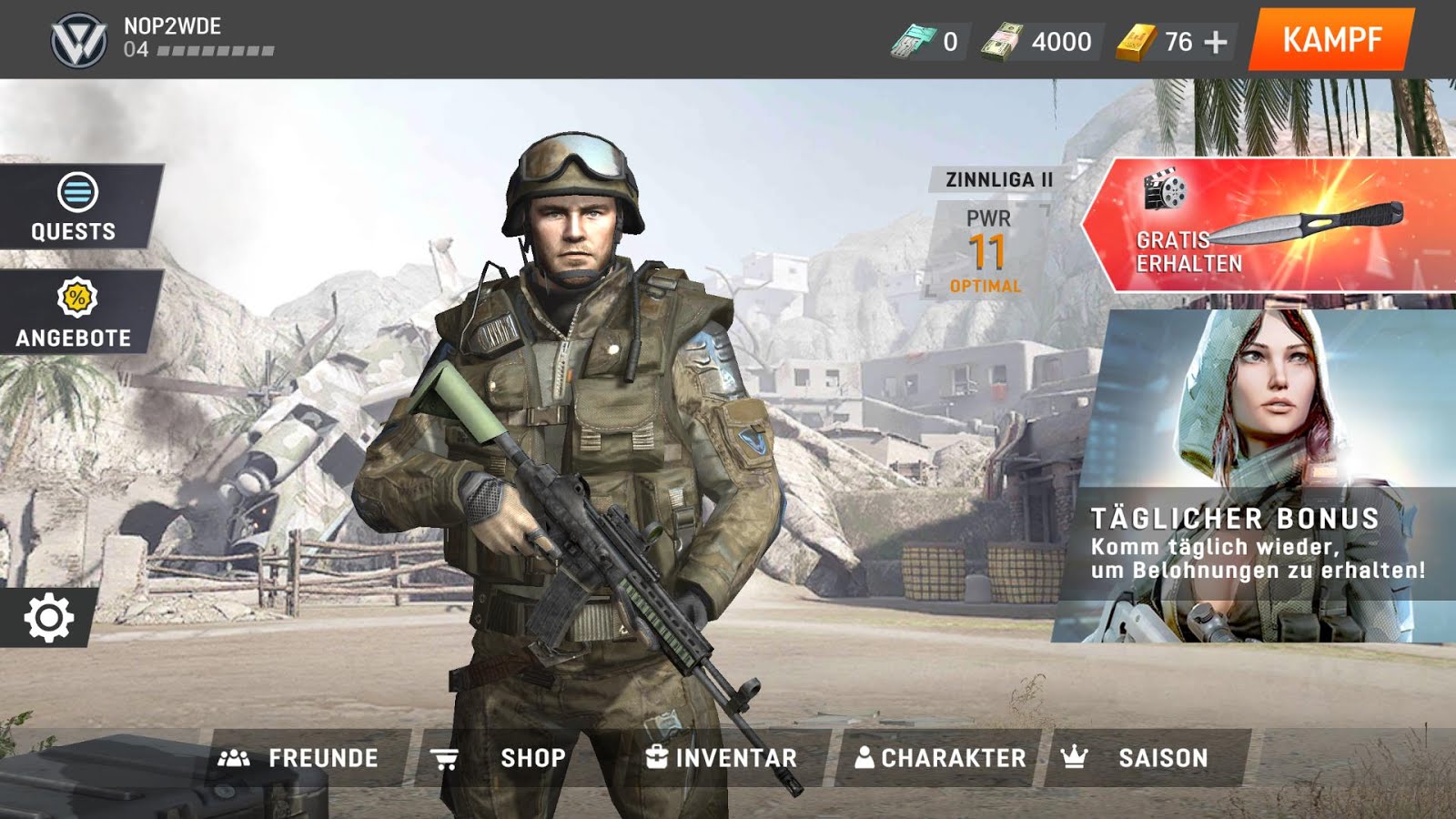Select the Zinnliga II league badge

coord(998,179)
